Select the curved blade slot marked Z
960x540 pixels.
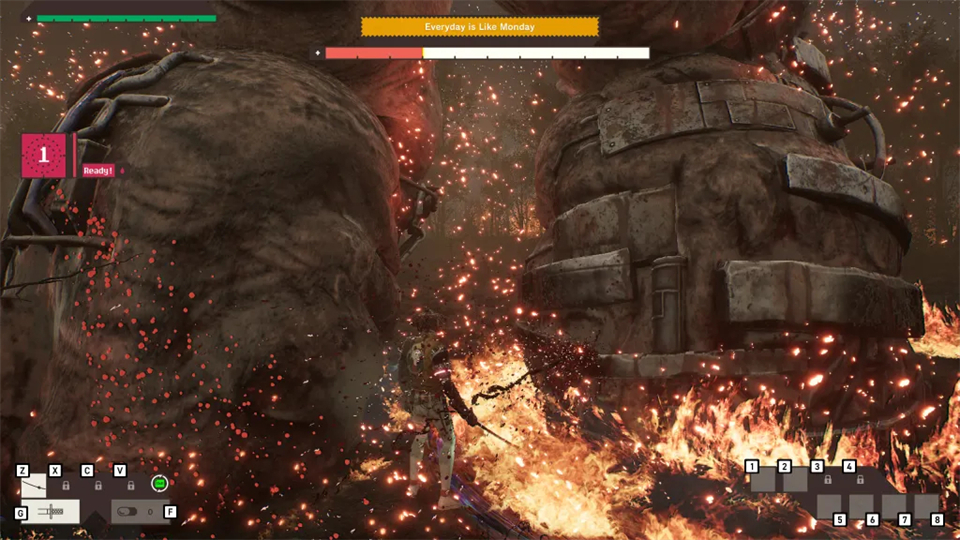point(33,486)
